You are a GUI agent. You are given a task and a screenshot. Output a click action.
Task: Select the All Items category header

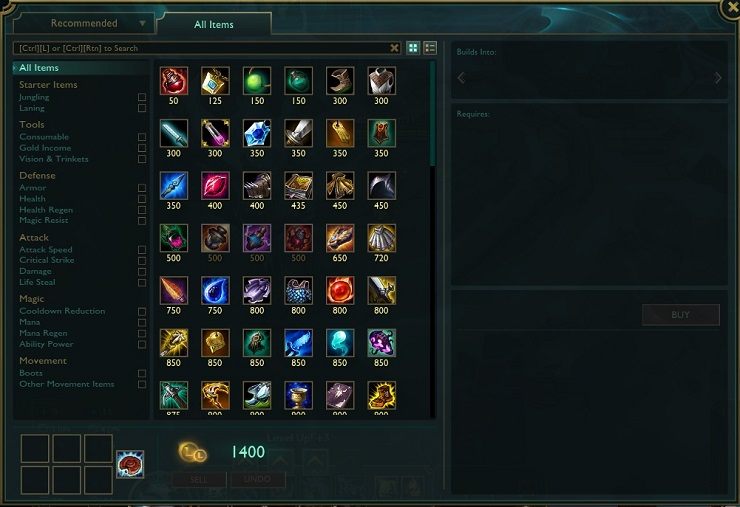(39, 68)
